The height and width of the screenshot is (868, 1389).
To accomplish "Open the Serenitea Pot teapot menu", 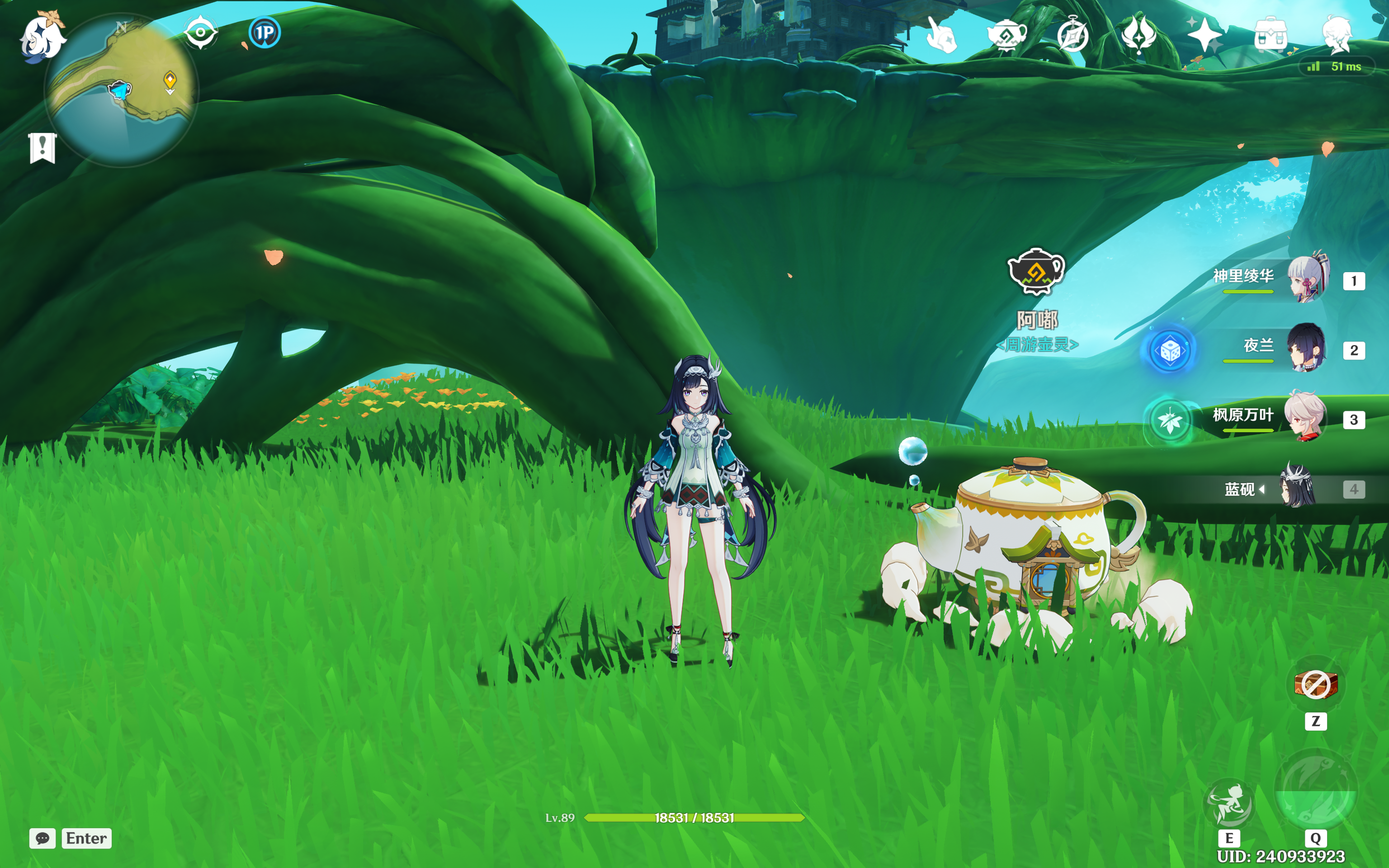I will 1007,35.
